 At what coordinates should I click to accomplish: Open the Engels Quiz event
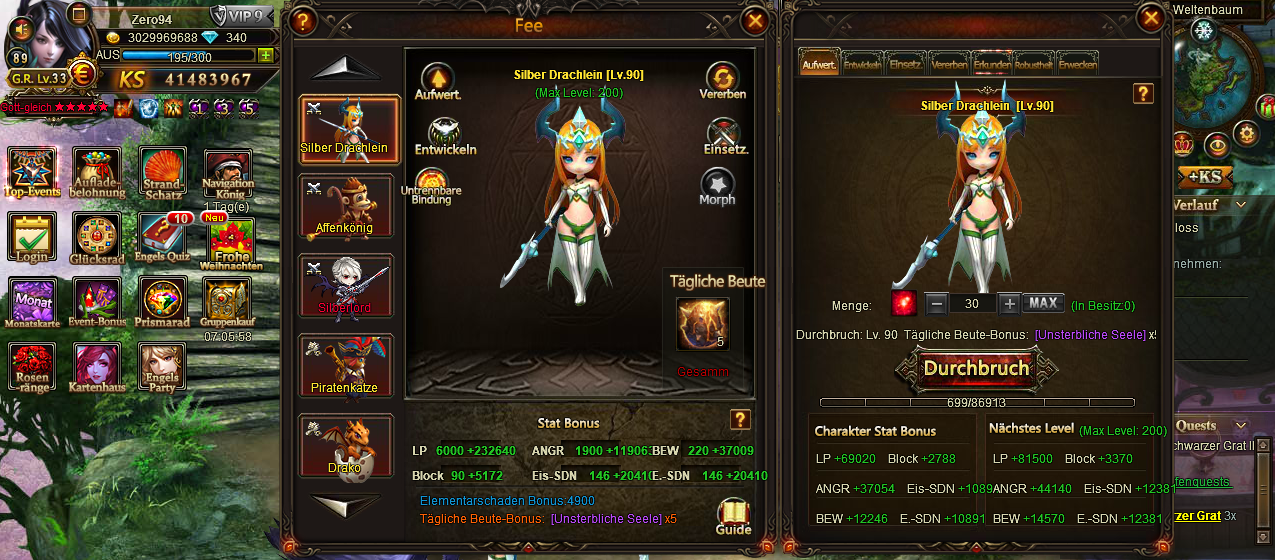pos(162,239)
